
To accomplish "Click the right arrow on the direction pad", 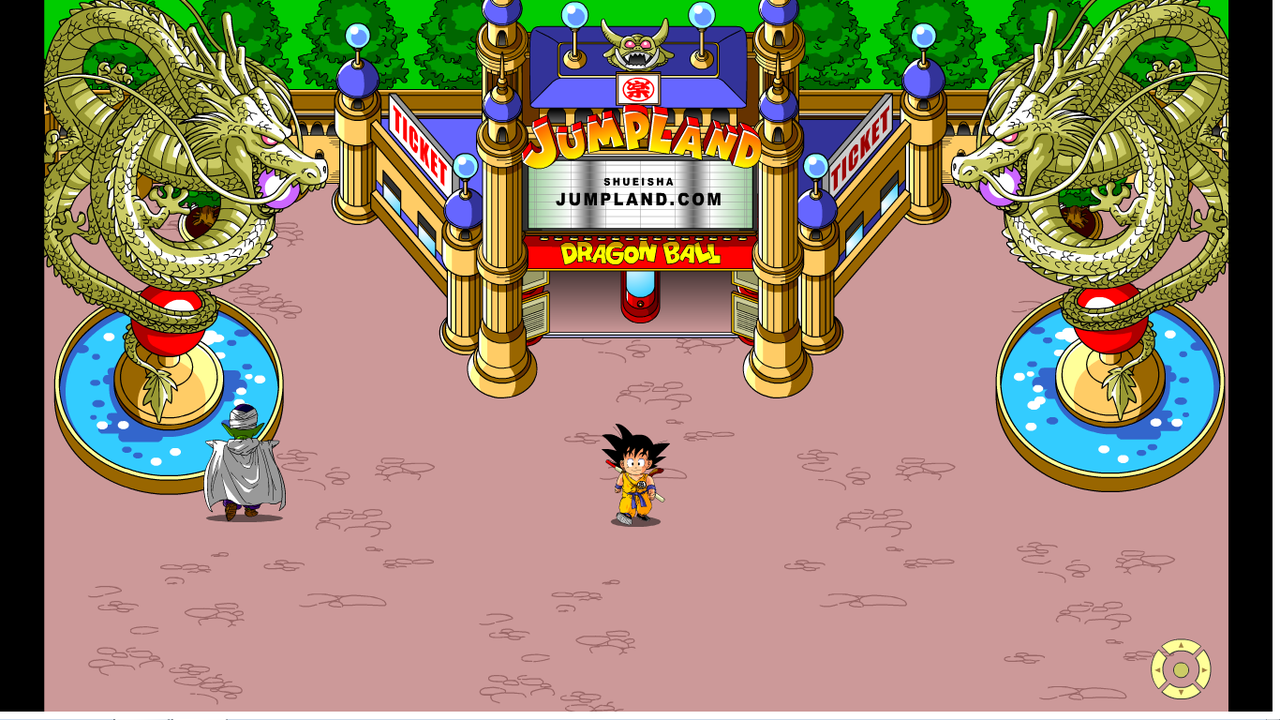I will pyautogui.click(x=1203, y=670).
